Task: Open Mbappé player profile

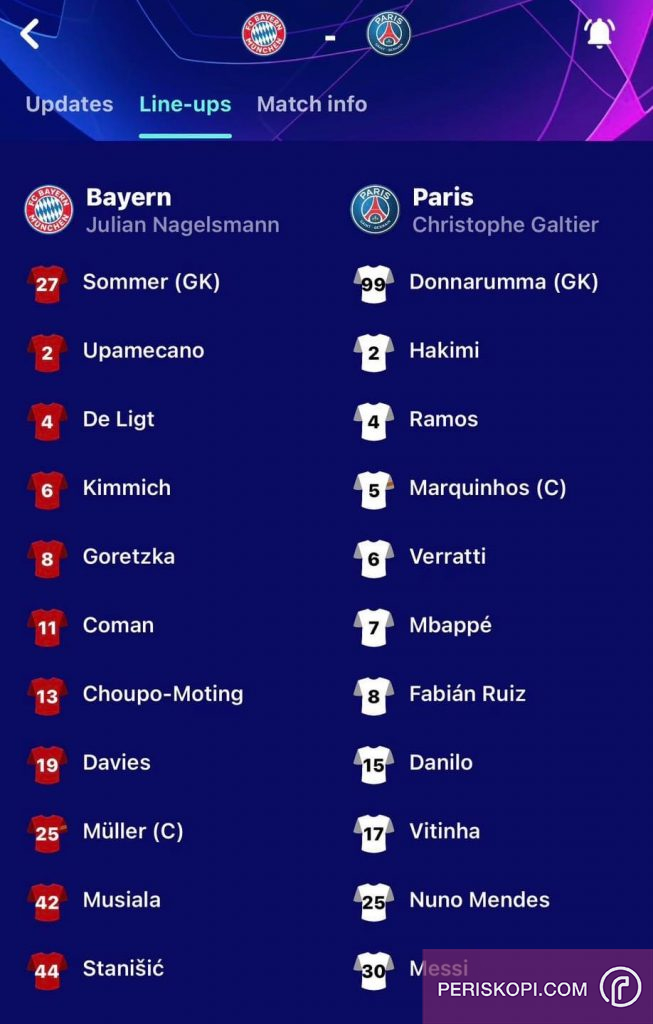Action: click(x=450, y=626)
